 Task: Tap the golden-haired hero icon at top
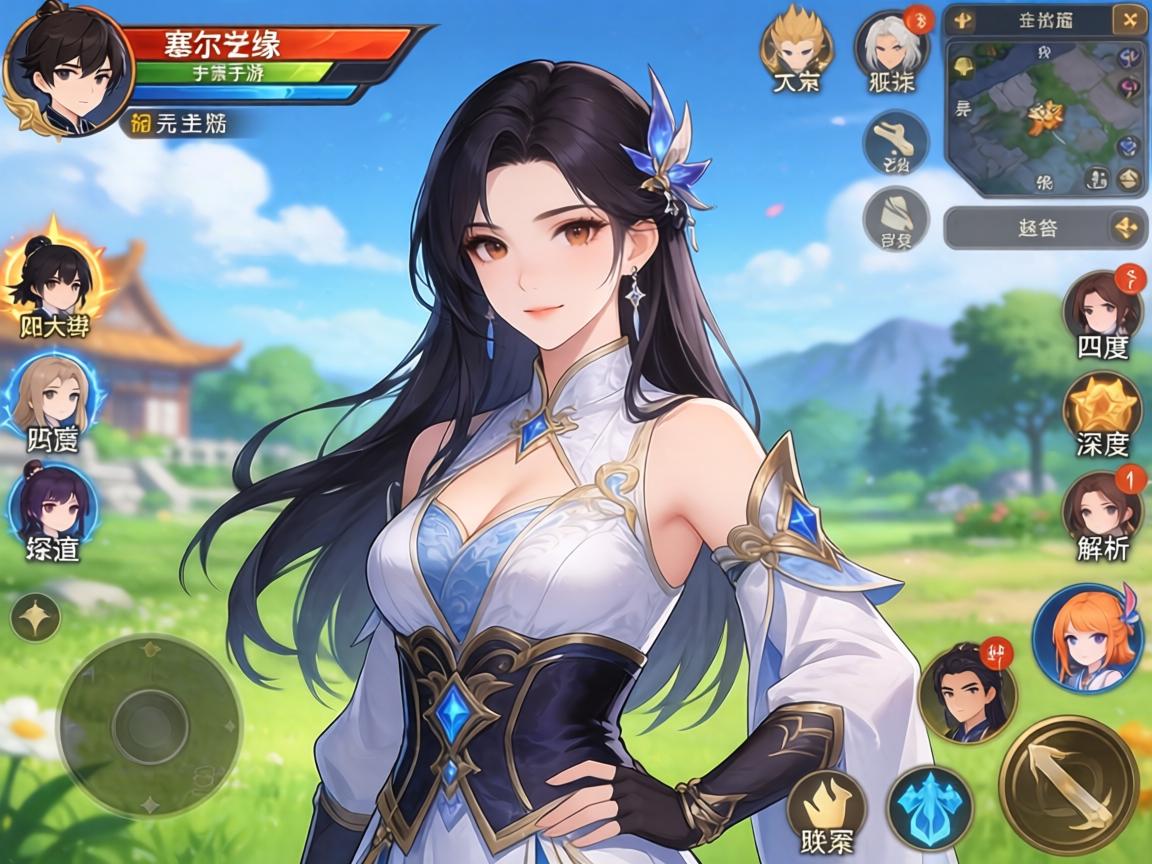796,44
